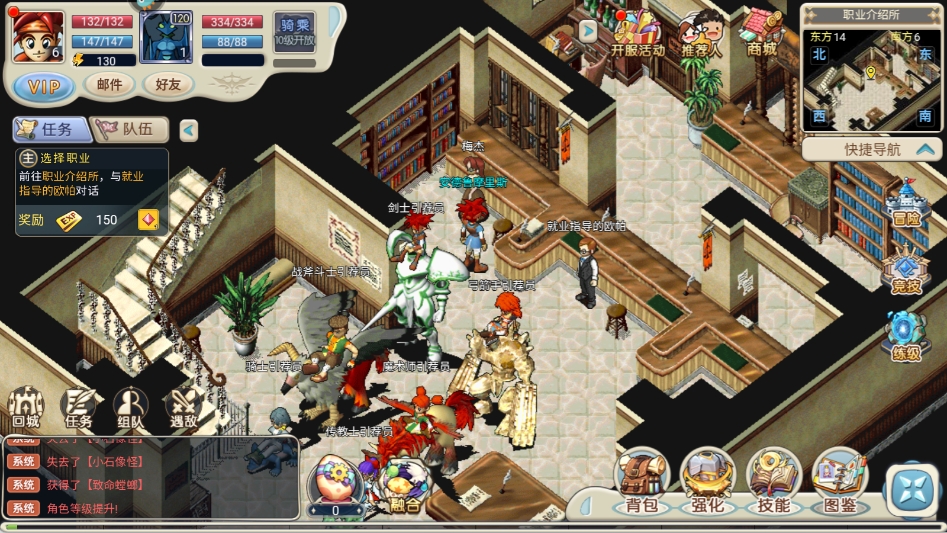Expand the 快捷导航 quick navigation
Screen dimensions: 947x533
click(x=872, y=150)
